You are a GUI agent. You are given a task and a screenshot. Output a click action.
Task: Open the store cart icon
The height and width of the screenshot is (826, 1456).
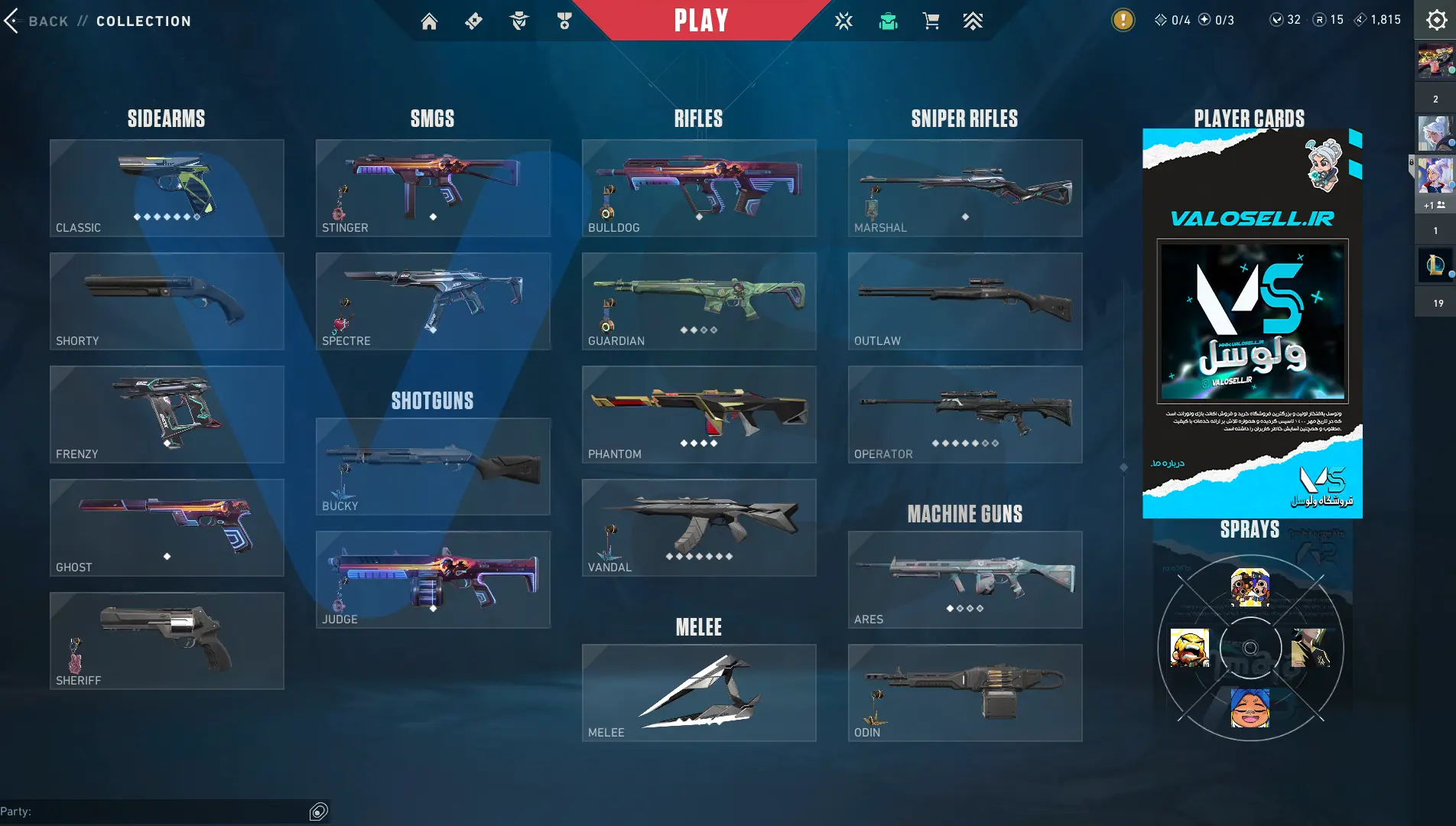click(x=931, y=21)
